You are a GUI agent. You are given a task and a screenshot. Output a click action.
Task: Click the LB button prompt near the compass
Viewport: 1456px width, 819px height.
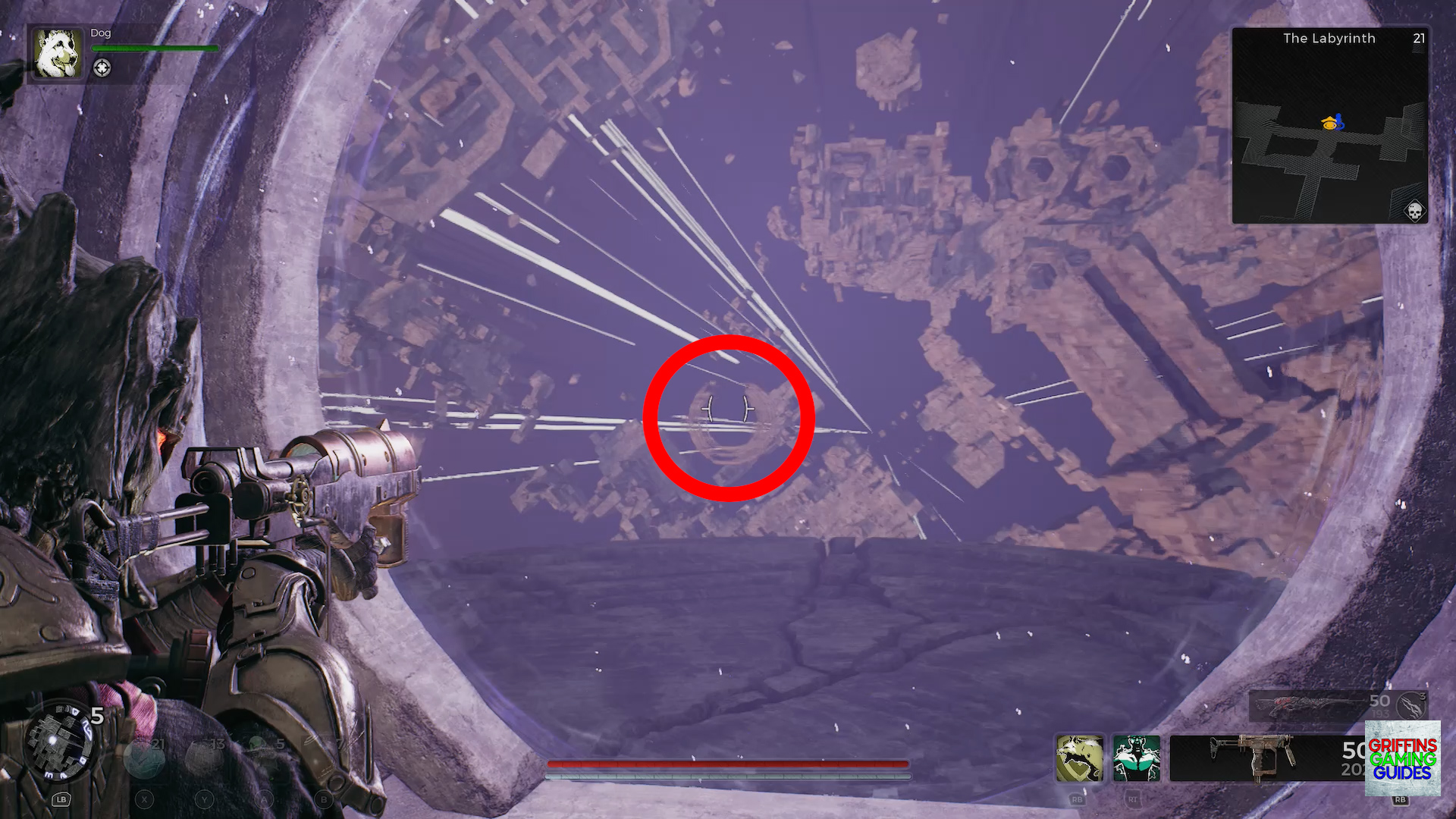click(61, 800)
